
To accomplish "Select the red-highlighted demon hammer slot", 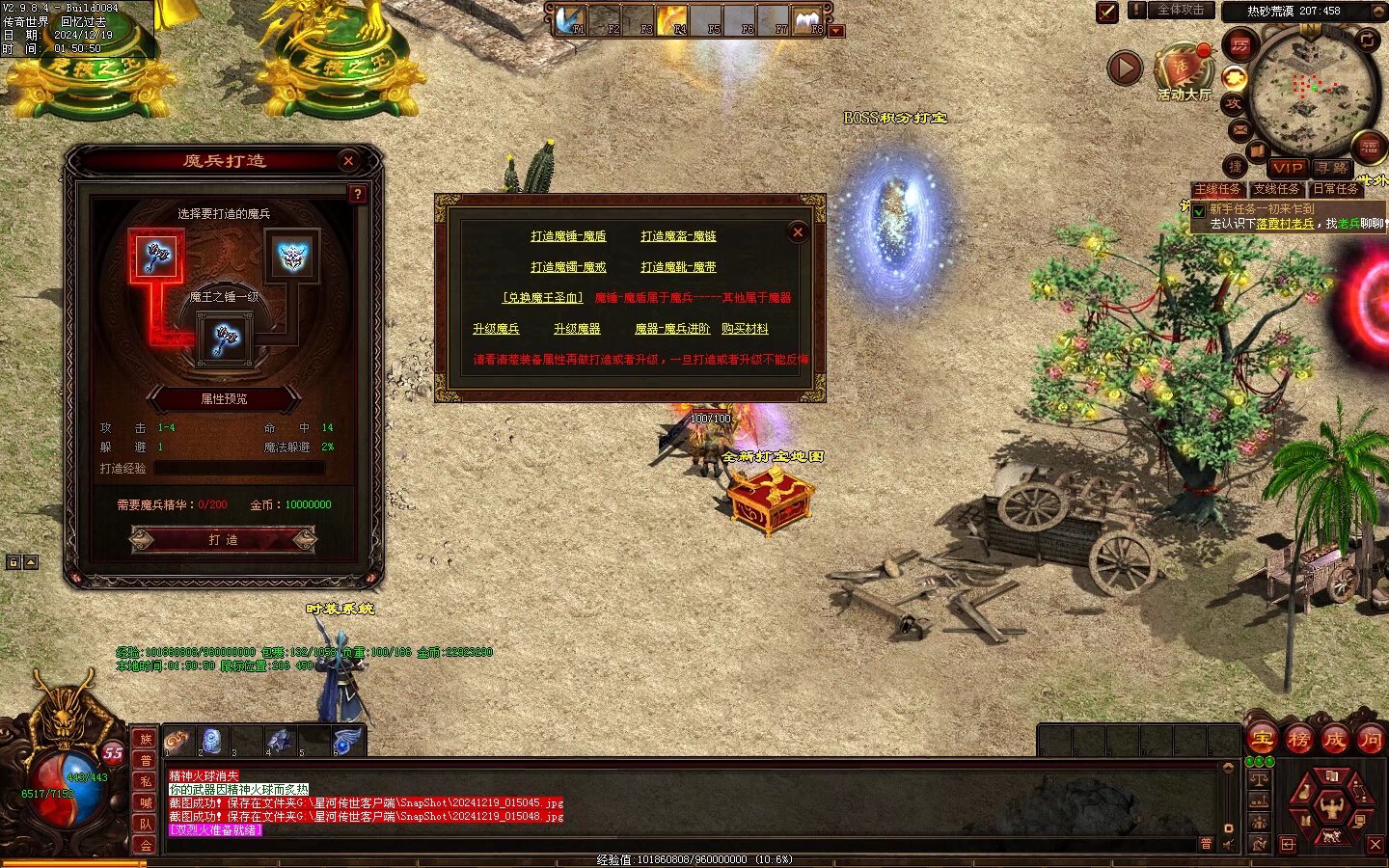I will [x=155, y=255].
